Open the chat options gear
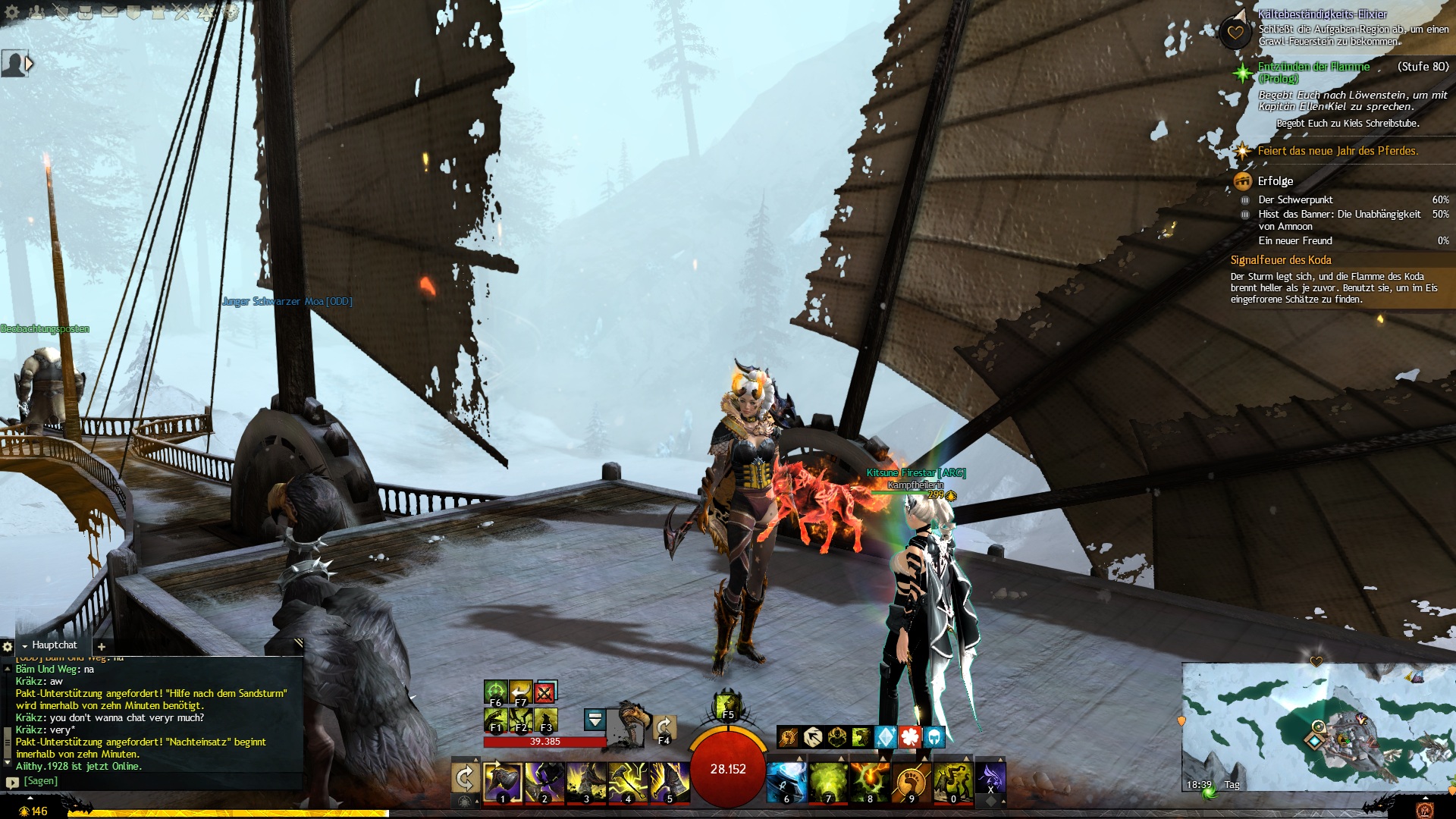Image resolution: width=1456 pixels, height=819 pixels. 8,647
